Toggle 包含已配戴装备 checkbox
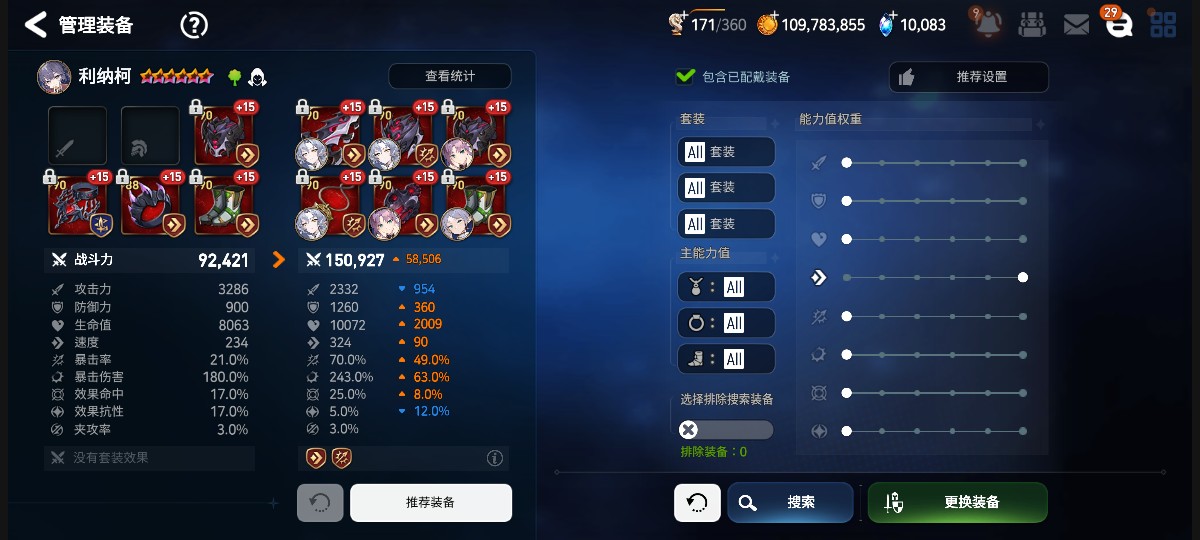The image size is (1200, 540). coord(686,76)
